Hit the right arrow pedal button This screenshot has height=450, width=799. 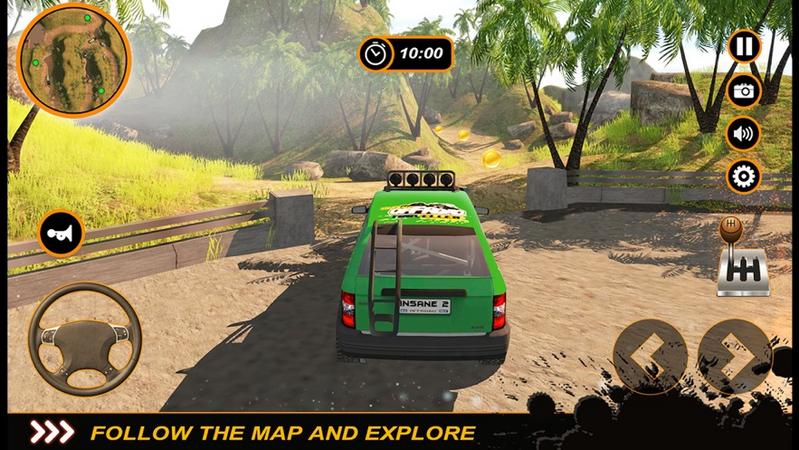734,357
